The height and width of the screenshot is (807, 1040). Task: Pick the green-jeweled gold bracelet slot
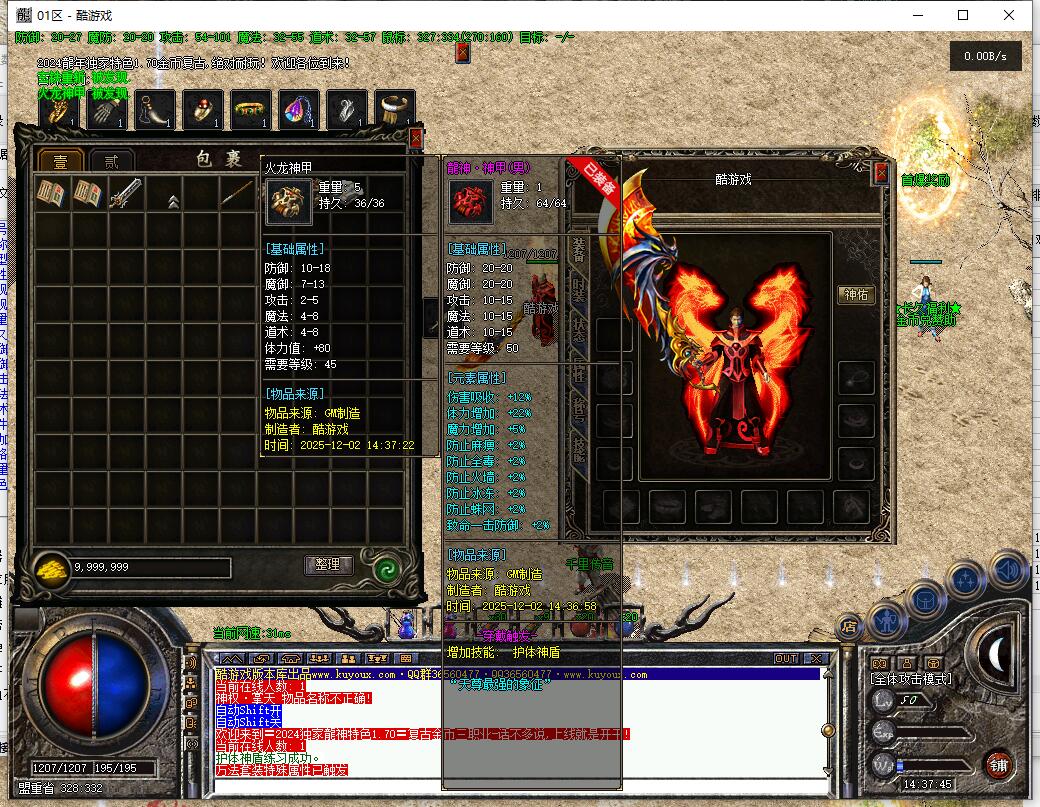pos(250,110)
